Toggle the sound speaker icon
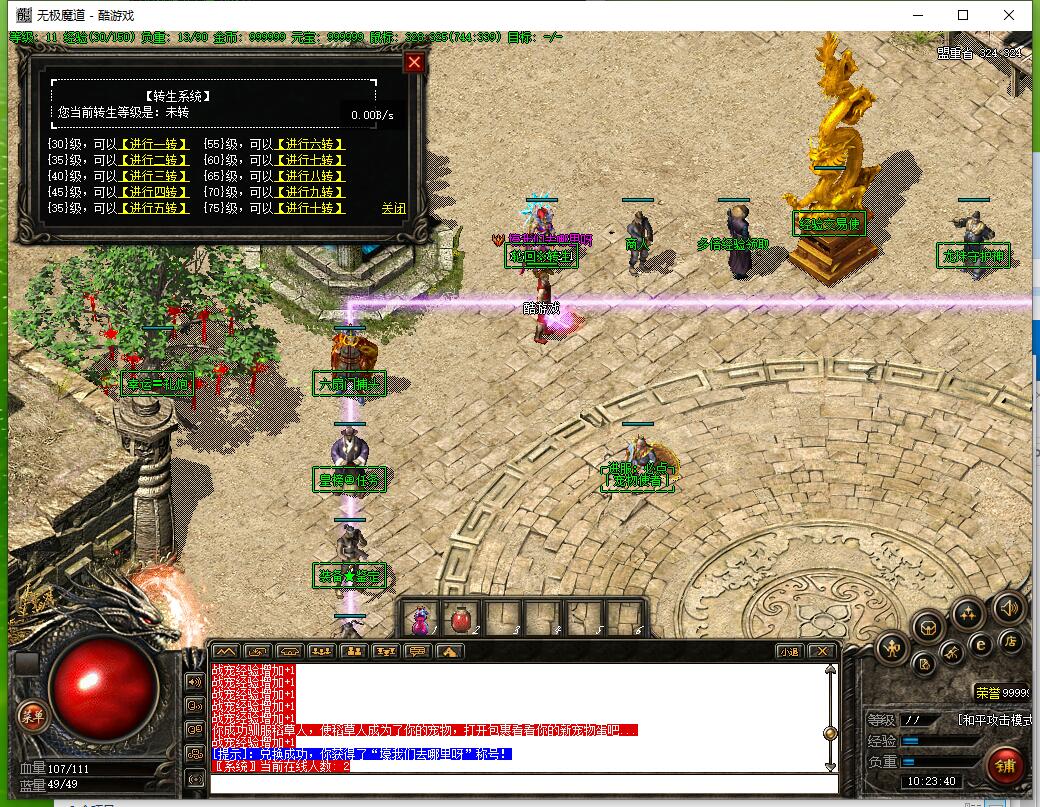 click(1008, 607)
